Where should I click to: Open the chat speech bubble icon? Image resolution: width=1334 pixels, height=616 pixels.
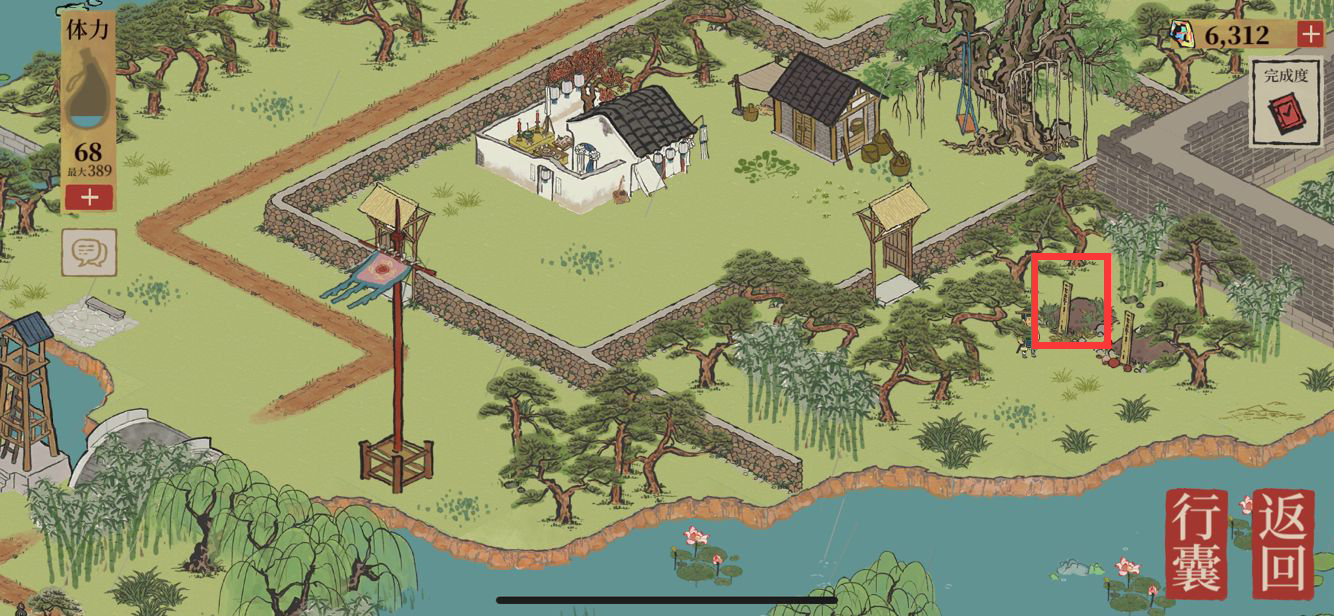click(x=89, y=252)
